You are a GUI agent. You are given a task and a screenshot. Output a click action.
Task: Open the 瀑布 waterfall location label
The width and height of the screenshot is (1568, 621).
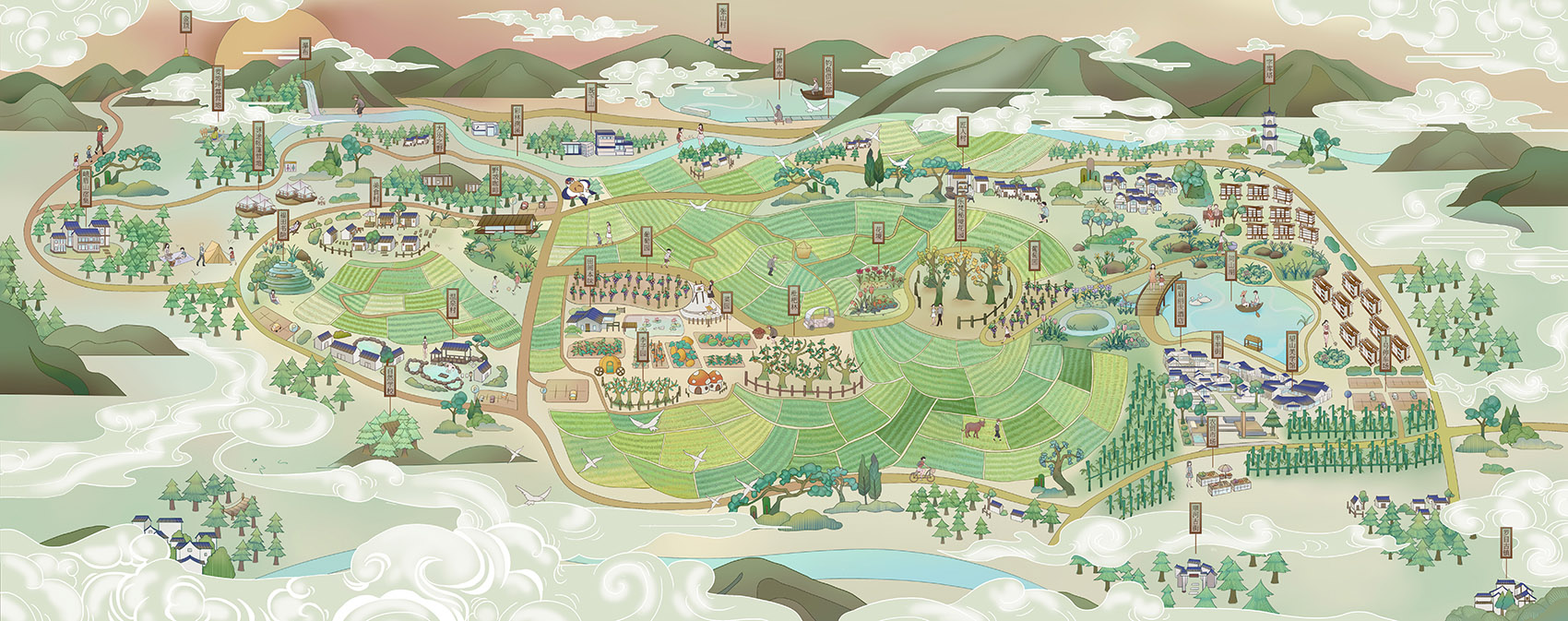(305, 49)
